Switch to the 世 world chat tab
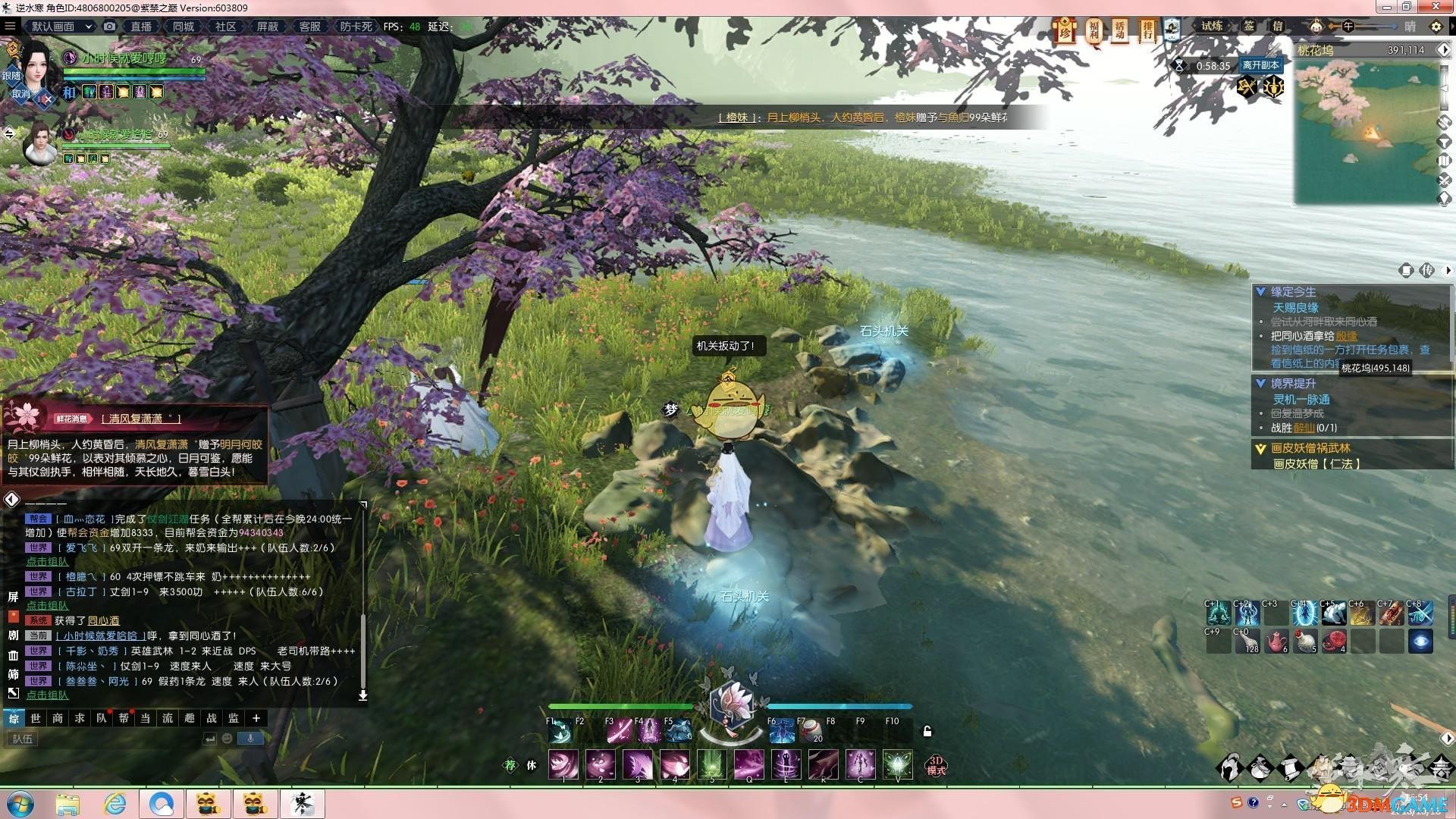The image size is (1456, 819). pyautogui.click(x=36, y=718)
